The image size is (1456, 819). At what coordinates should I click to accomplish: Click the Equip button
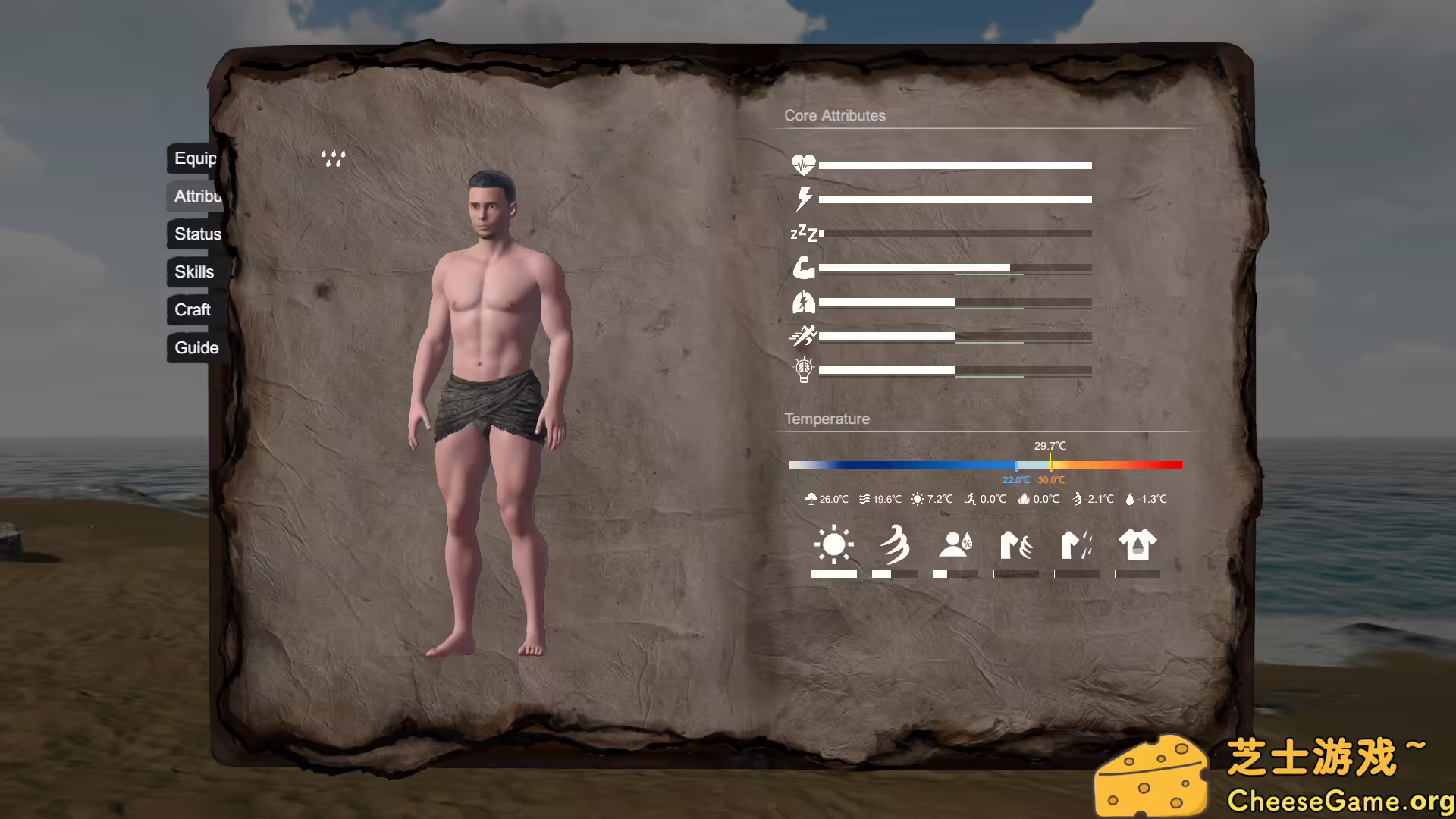pyautogui.click(x=196, y=159)
